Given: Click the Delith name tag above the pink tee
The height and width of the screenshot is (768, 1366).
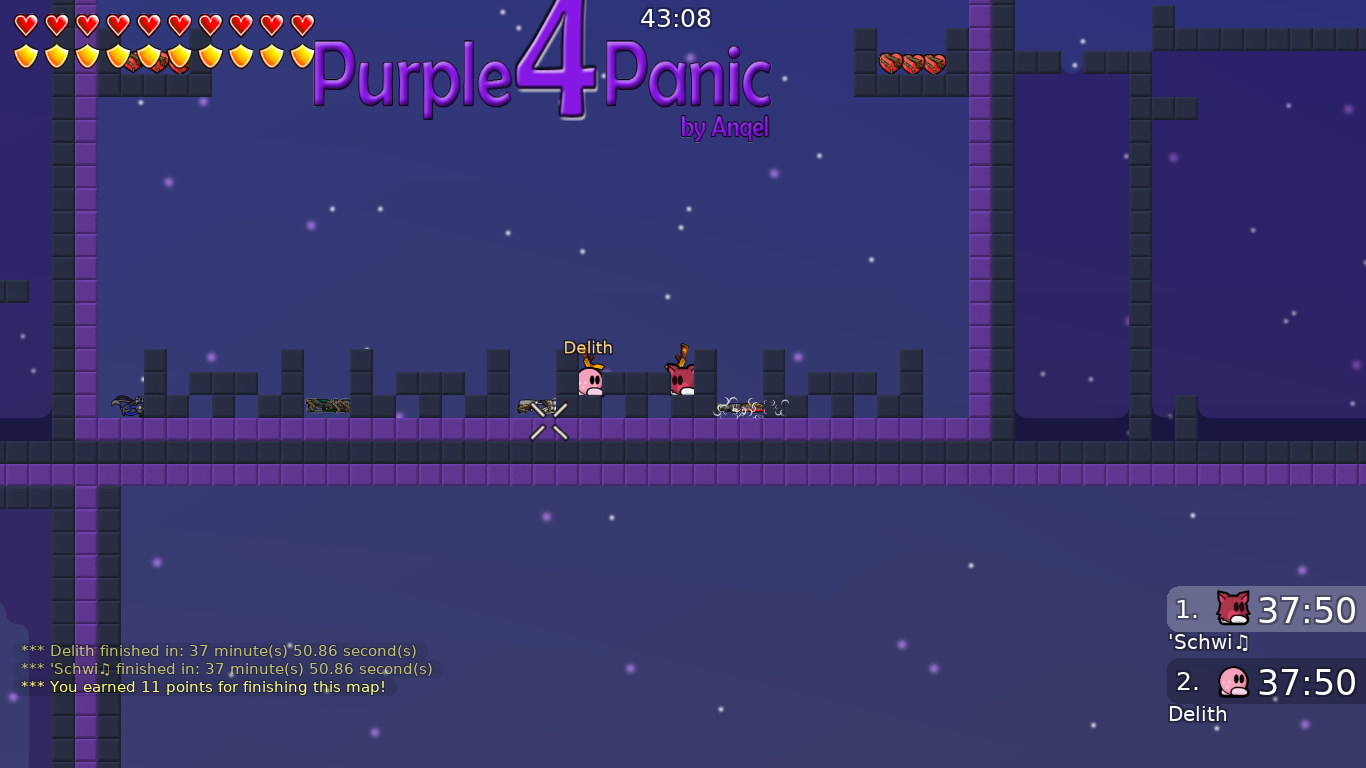Looking at the screenshot, I should [x=588, y=347].
